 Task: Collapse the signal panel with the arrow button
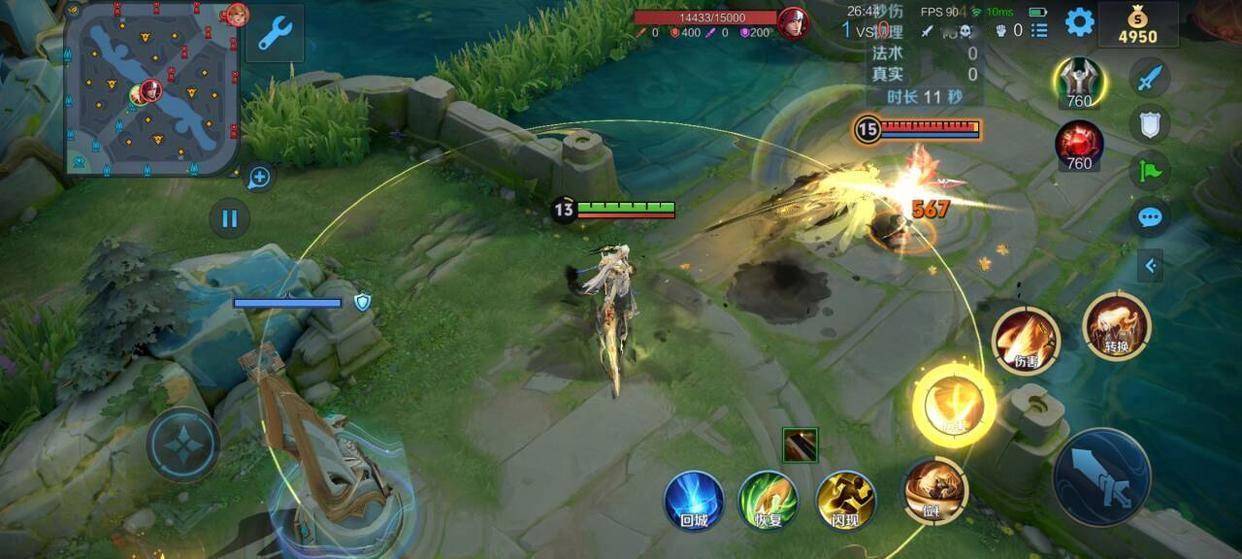(x=1150, y=265)
